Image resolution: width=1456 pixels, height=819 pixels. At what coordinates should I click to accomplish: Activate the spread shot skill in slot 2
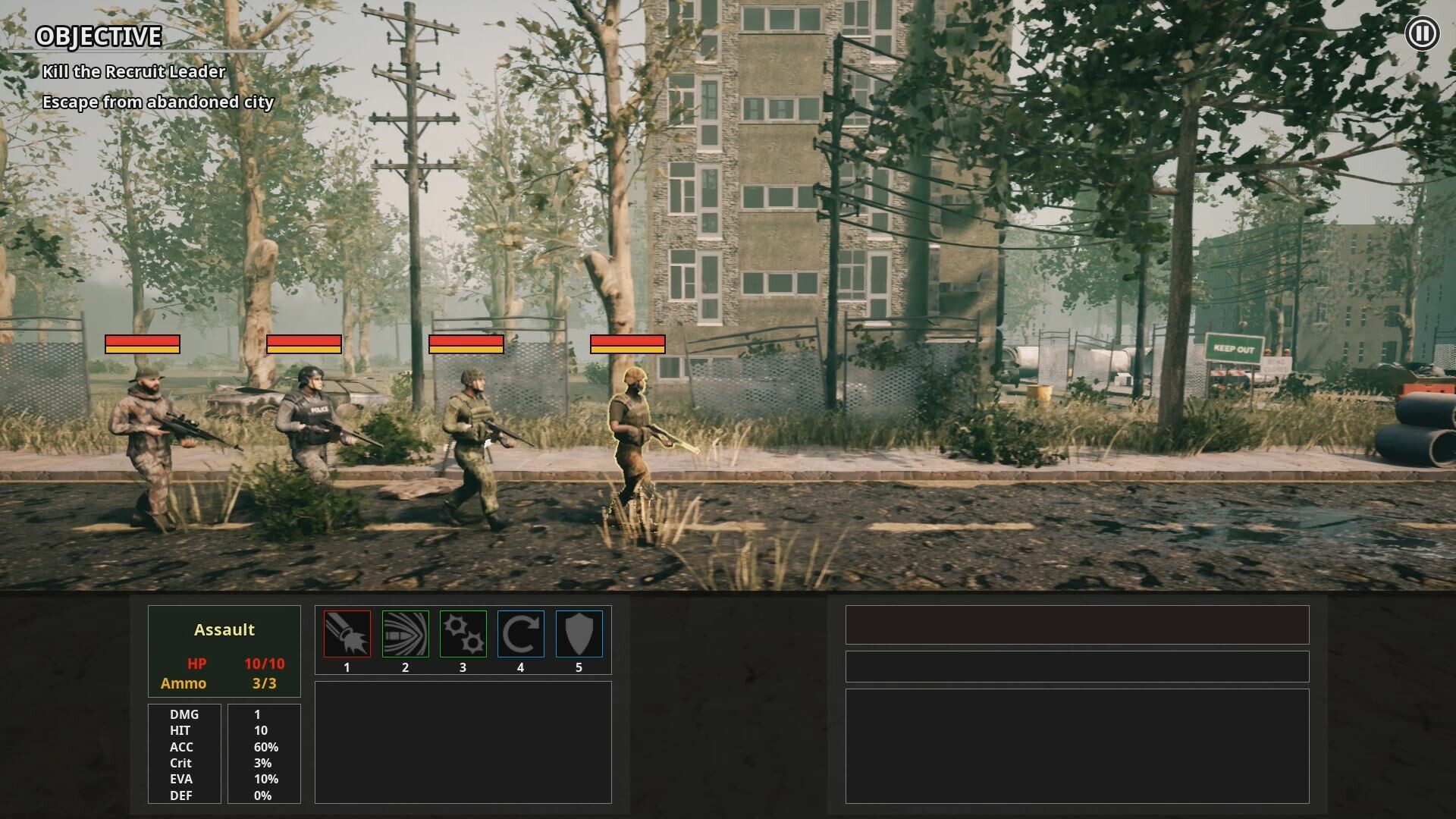[x=406, y=635]
